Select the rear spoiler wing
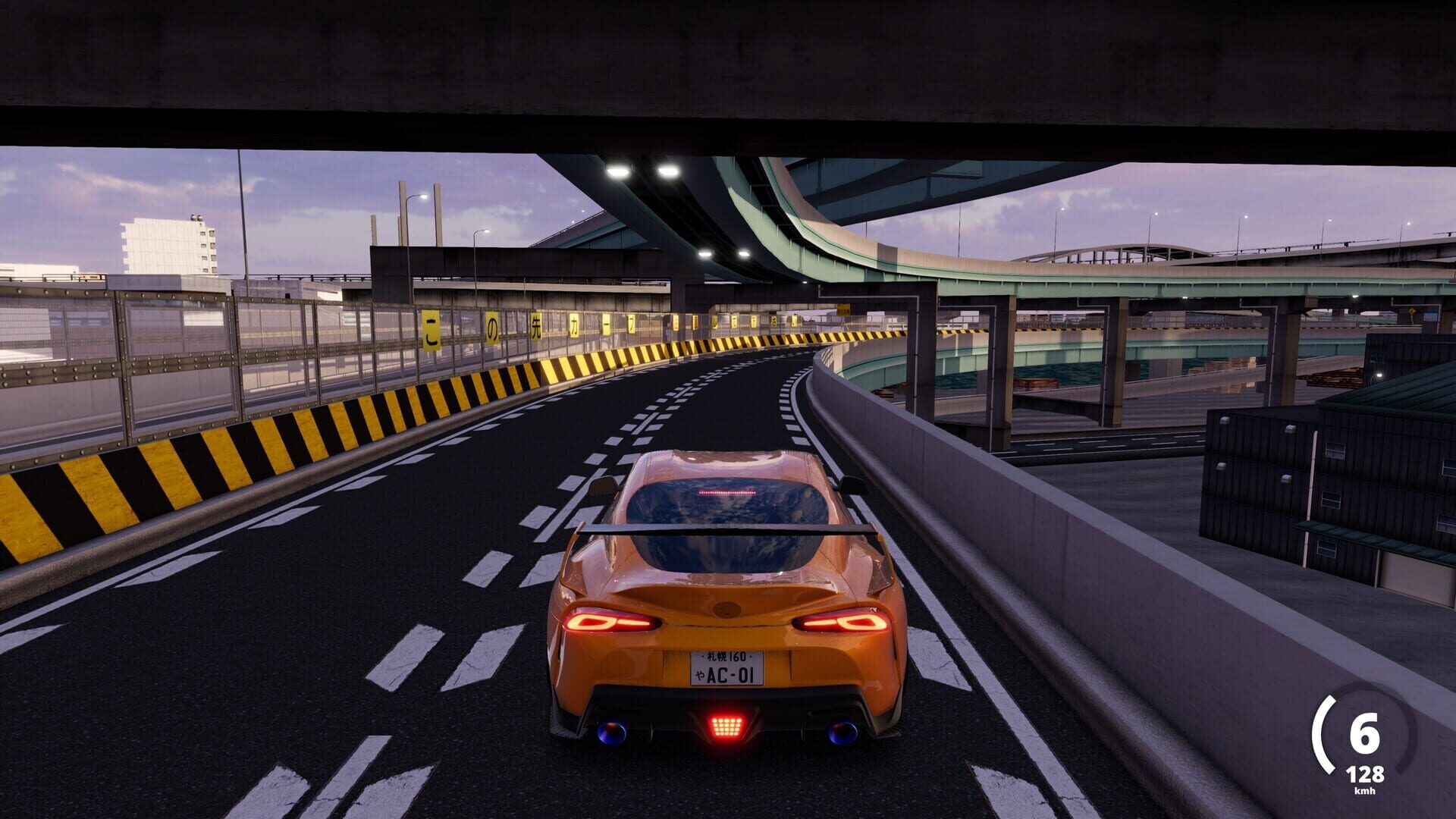 point(720,527)
